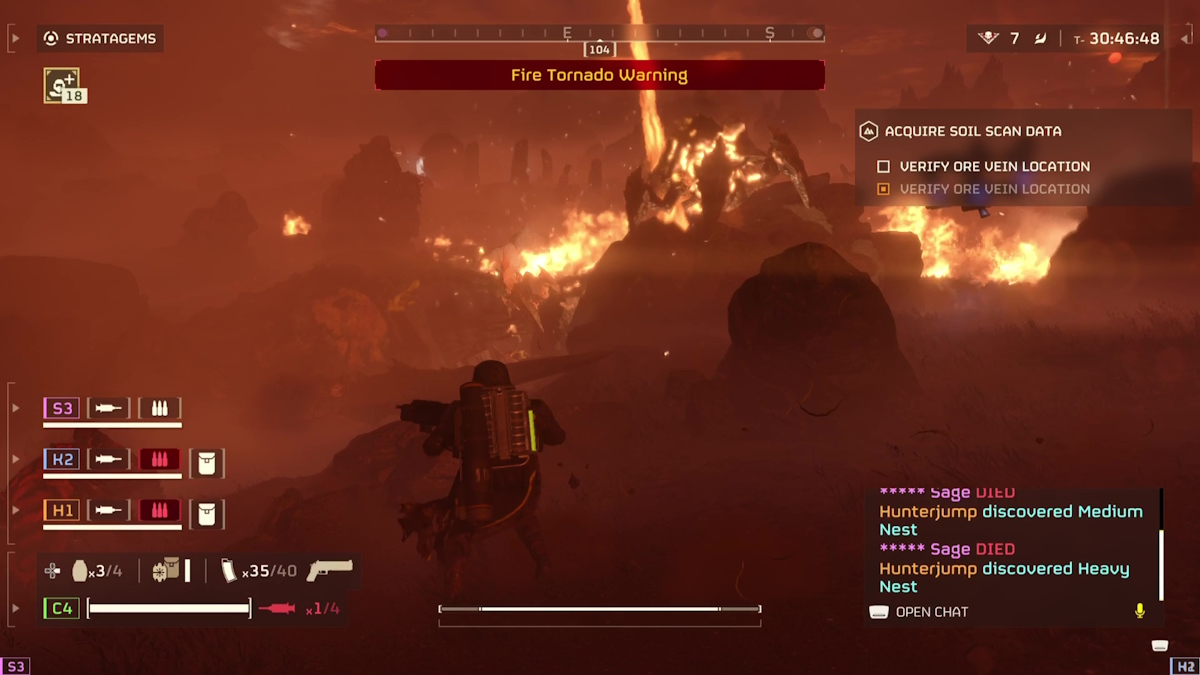This screenshot has width=1200, height=675.
Task: Select squad member S3's status row
Action: coord(112,408)
